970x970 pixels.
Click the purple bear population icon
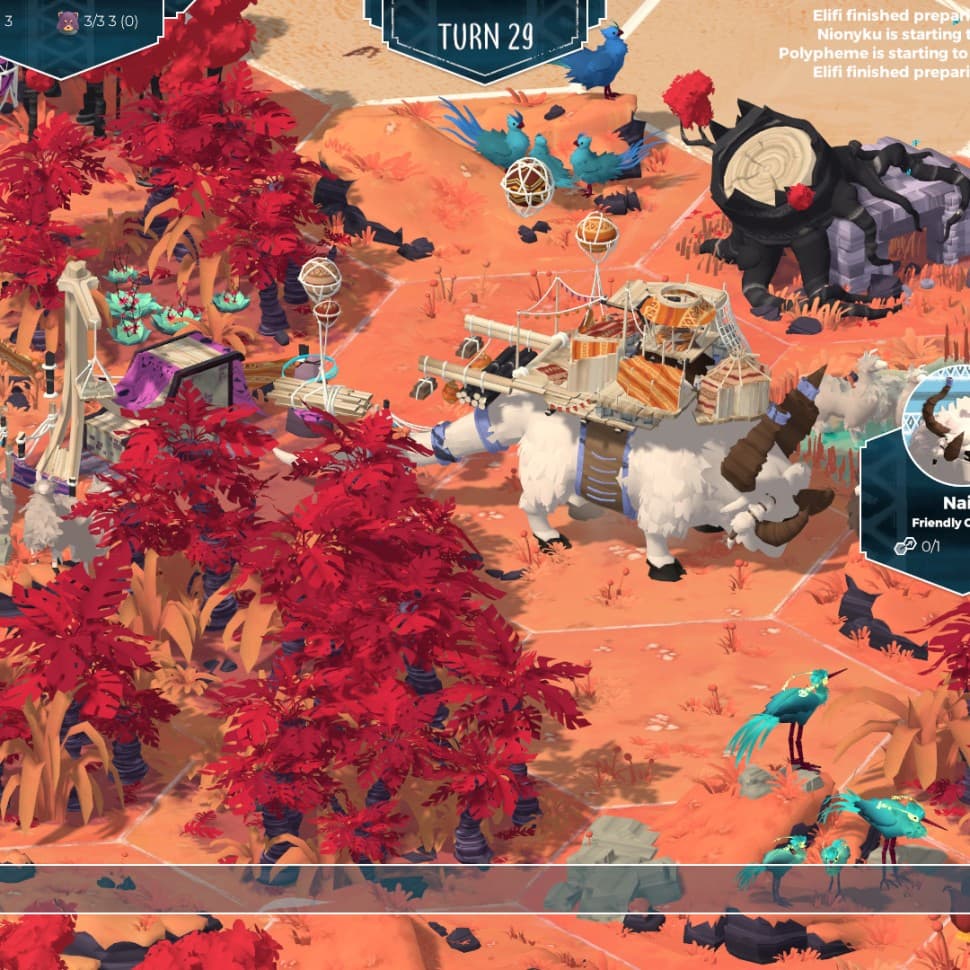(67, 20)
